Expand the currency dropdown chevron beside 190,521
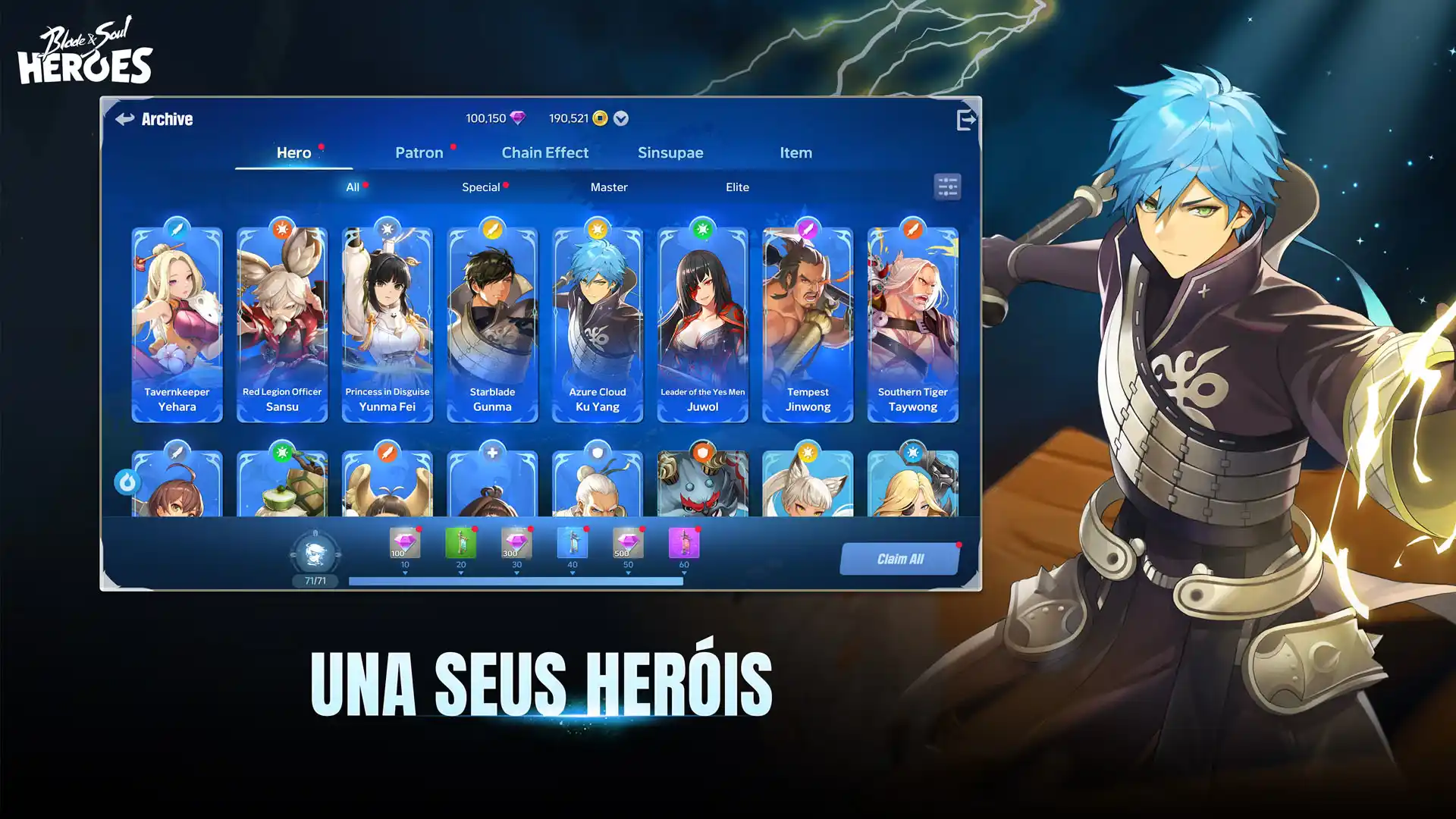1456x819 pixels. click(620, 118)
